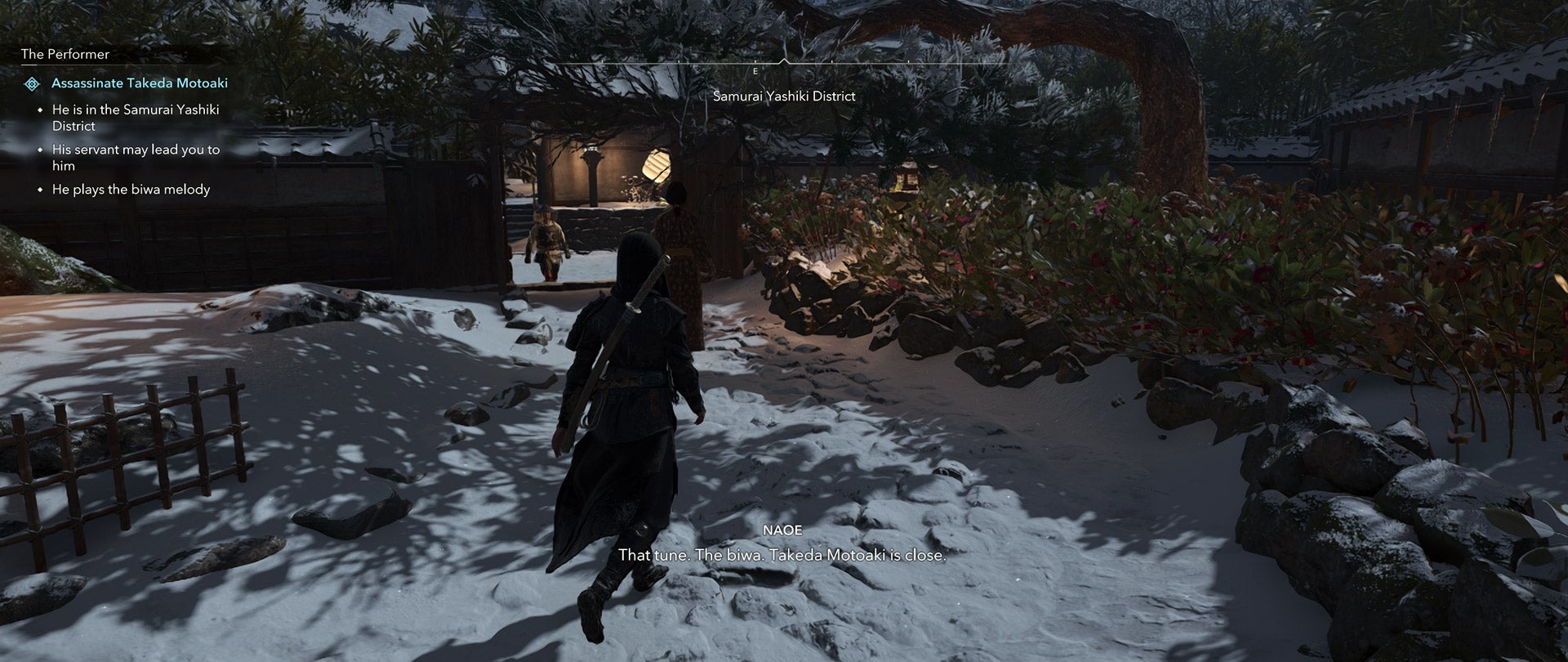Click the bullet marker beside the Samurai Yashiki District objective

39,110
